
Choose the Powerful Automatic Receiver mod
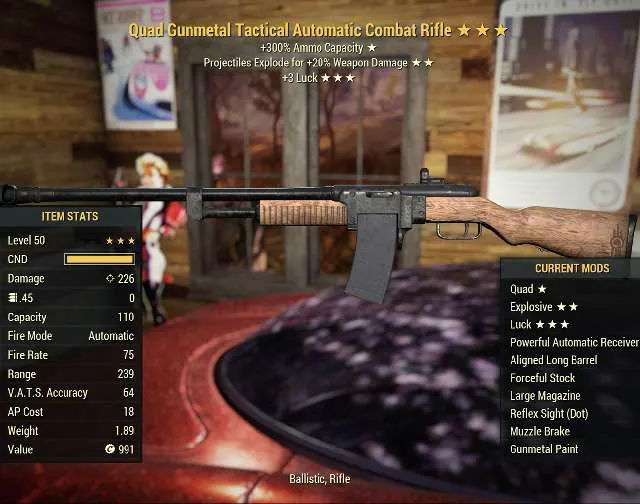(573, 342)
